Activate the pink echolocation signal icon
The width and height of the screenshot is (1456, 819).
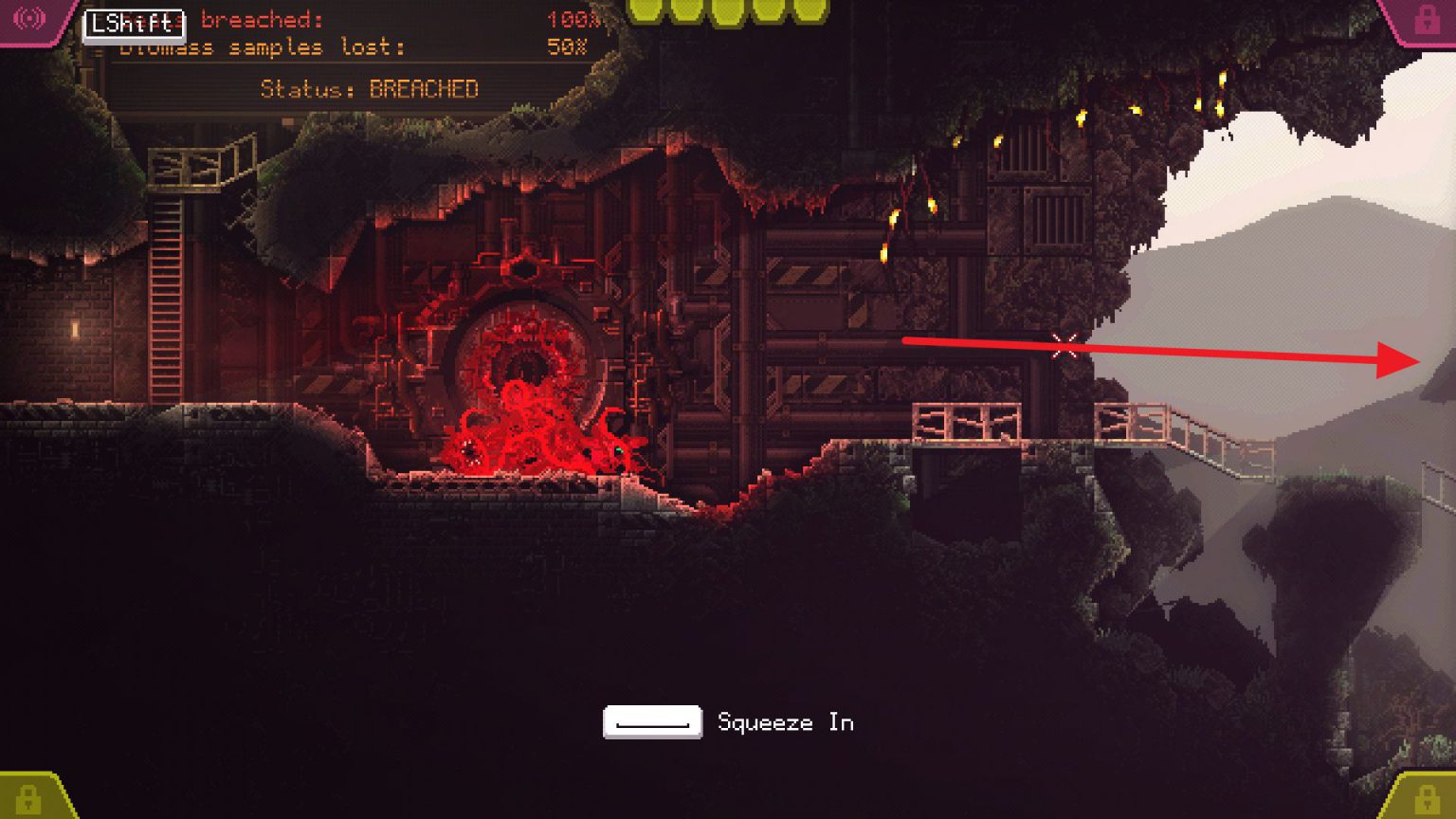click(x=29, y=18)
